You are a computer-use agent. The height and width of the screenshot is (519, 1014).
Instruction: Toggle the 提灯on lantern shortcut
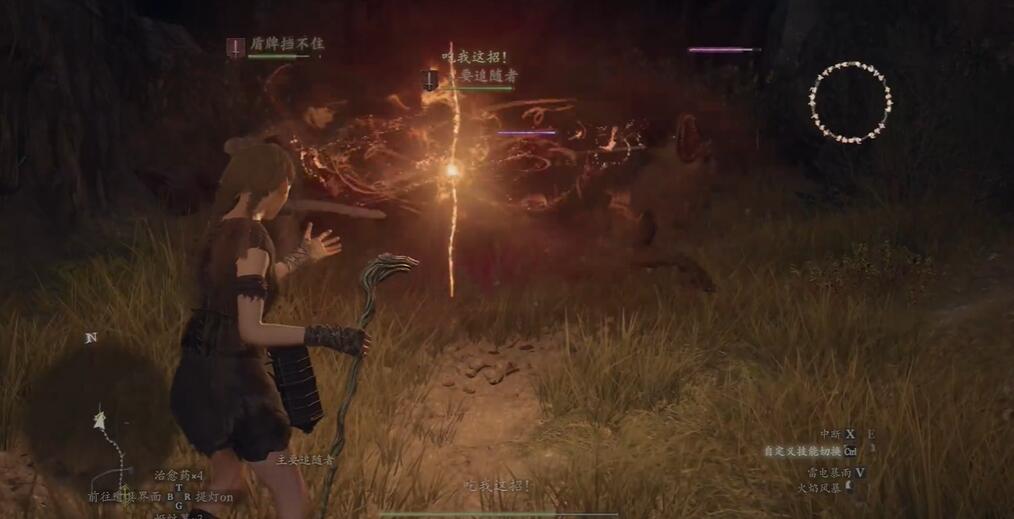pyautogui.click(x=213, y=497)
